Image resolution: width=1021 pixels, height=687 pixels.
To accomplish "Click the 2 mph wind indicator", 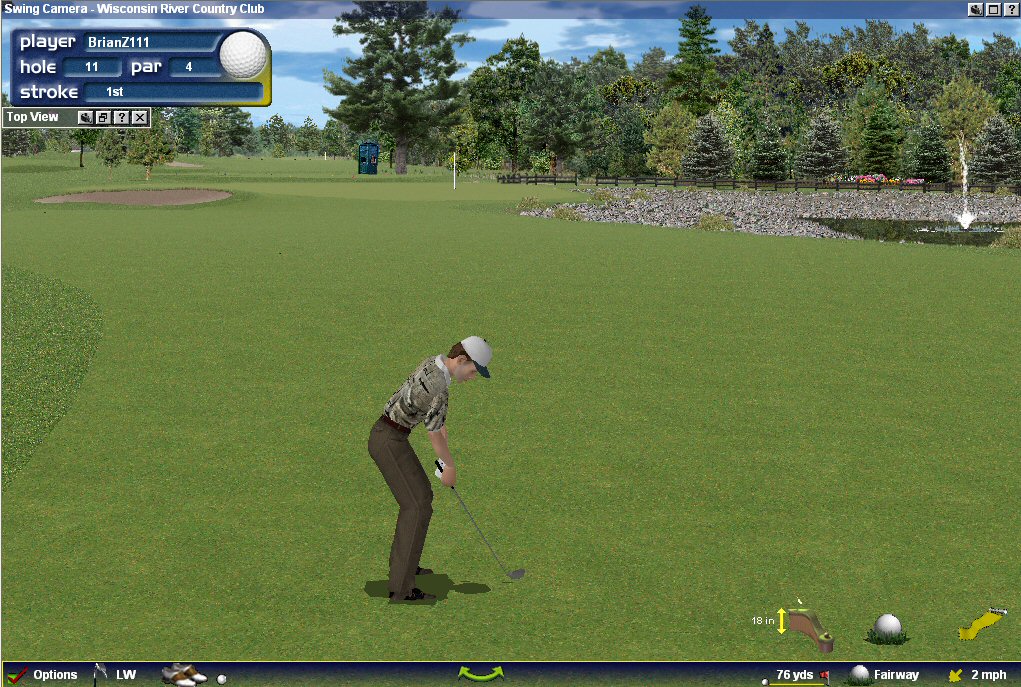I will pyautogui.click(x=978, y=675).
